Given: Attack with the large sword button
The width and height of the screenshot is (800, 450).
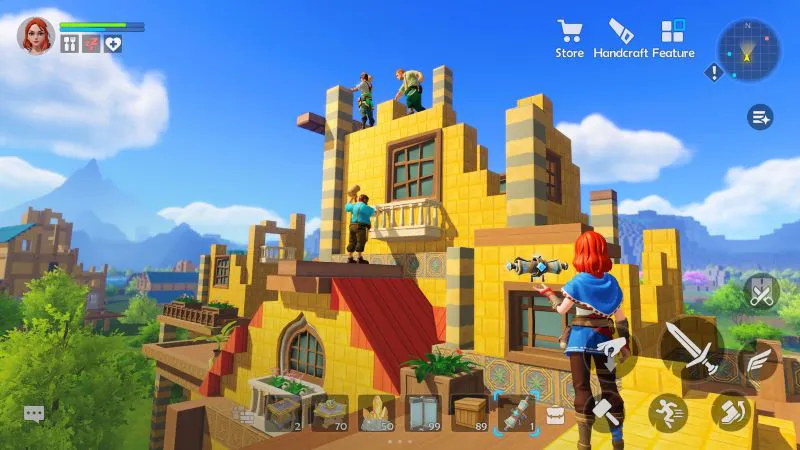Looking at the screenshot, I should tap(692, 349).
